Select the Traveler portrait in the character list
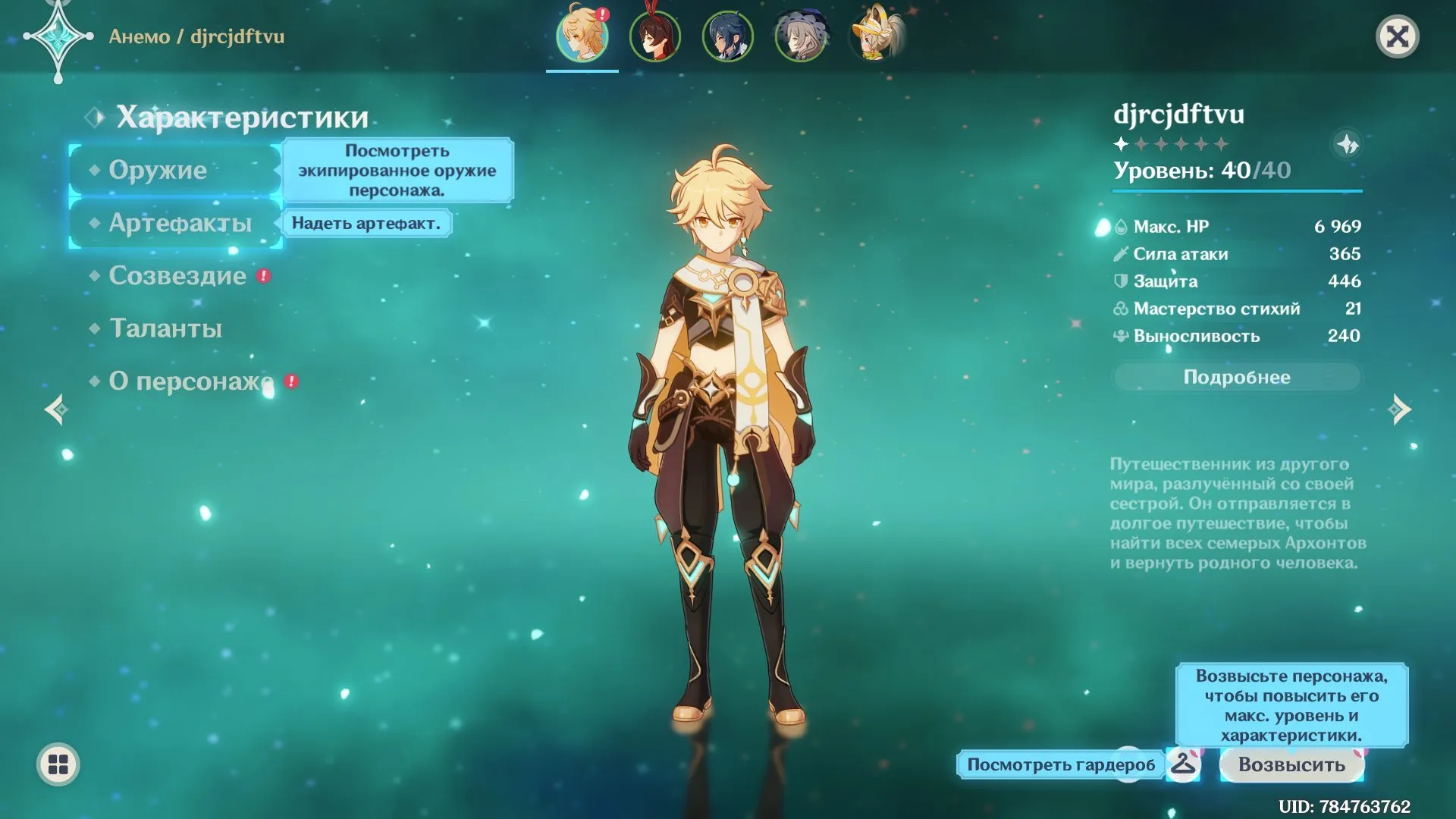This screenshot has height=819, width=1456. click(582, 36)
